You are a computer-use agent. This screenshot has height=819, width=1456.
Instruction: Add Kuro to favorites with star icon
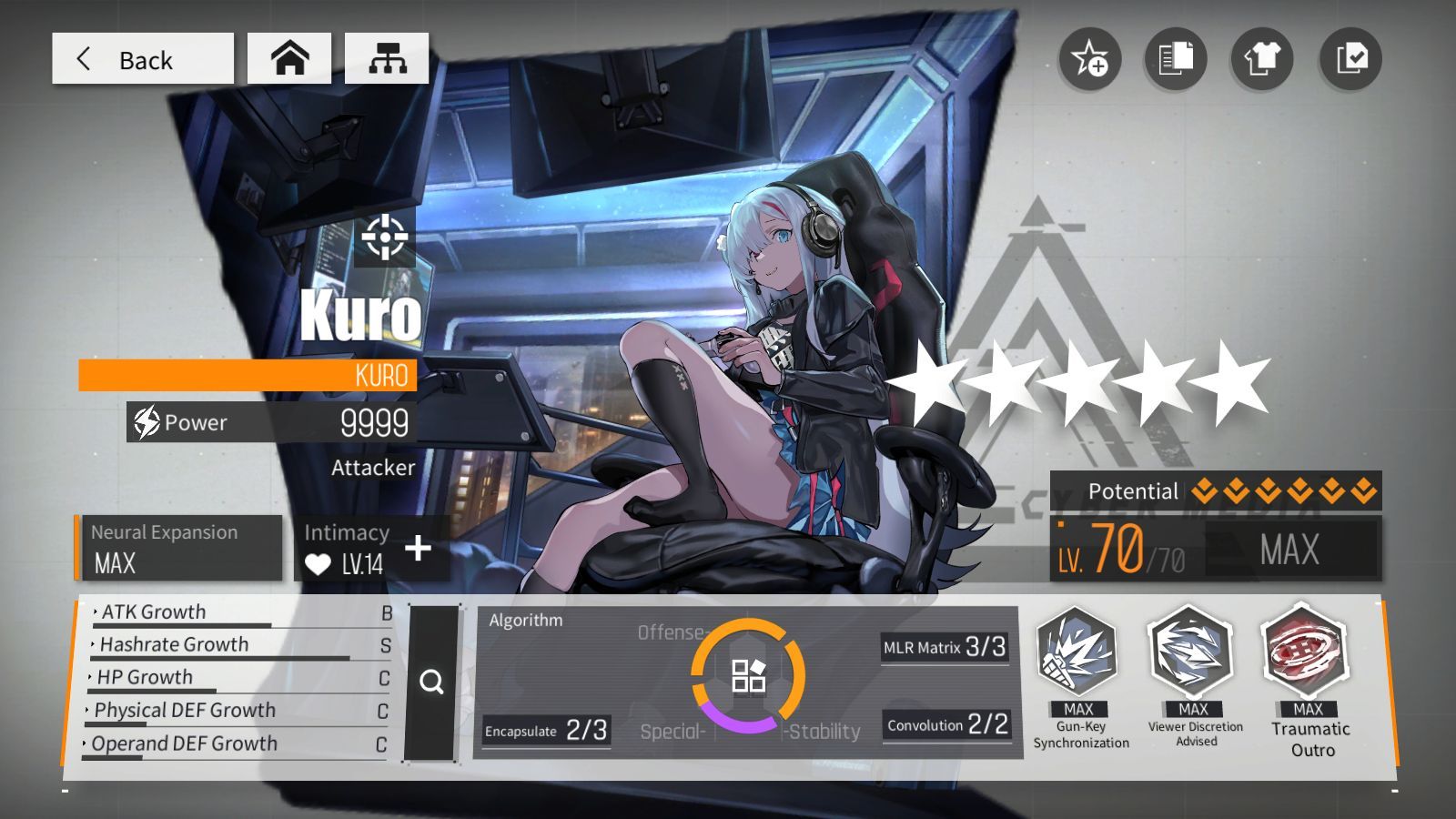click(x=1089, y=59)
